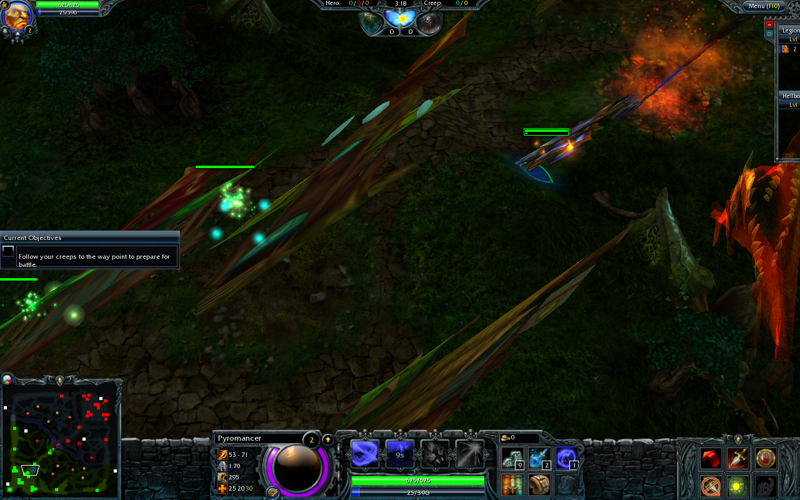
Task: Open the stash book icon beside hero orb
Action: (271, 492)
